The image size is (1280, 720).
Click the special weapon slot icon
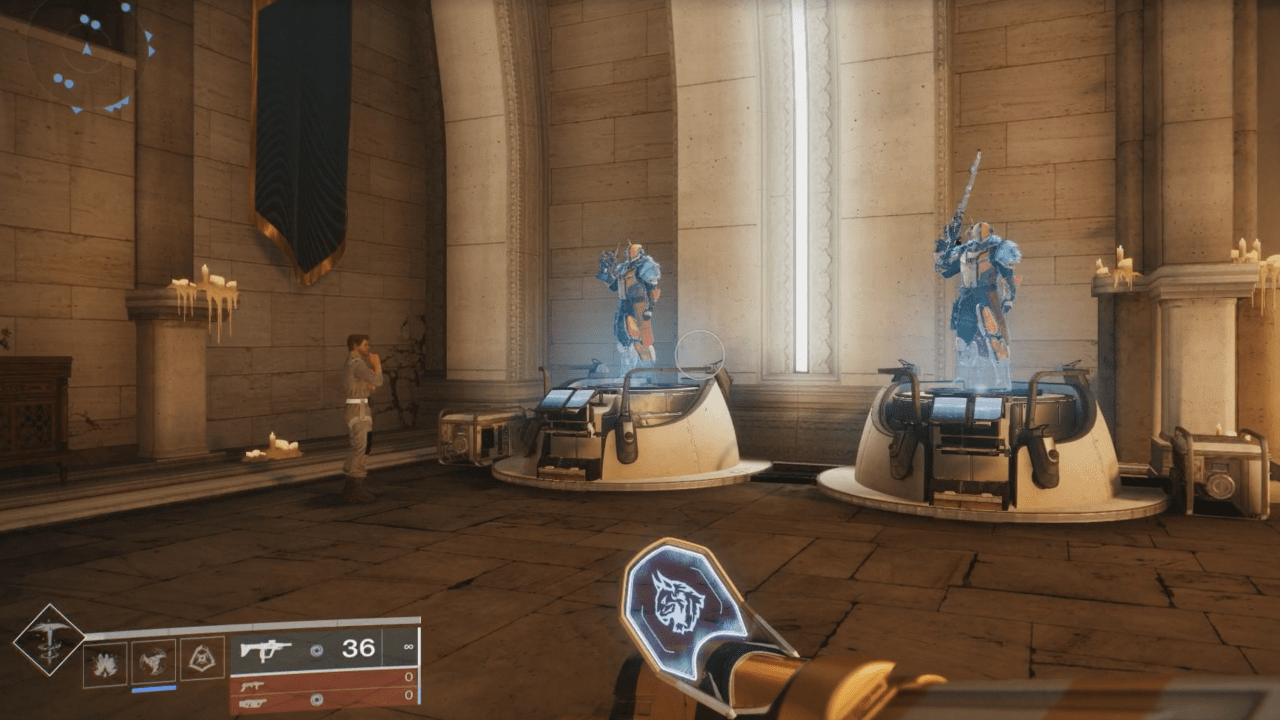pos(253,685)
